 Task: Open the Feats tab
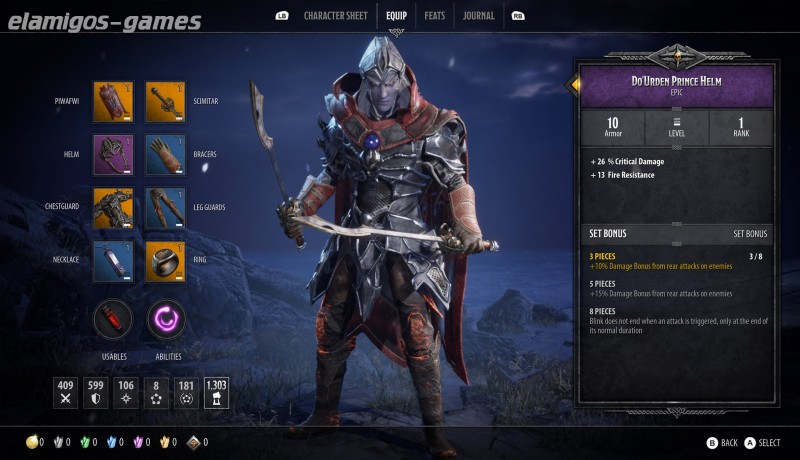click(x=434, y=16)
